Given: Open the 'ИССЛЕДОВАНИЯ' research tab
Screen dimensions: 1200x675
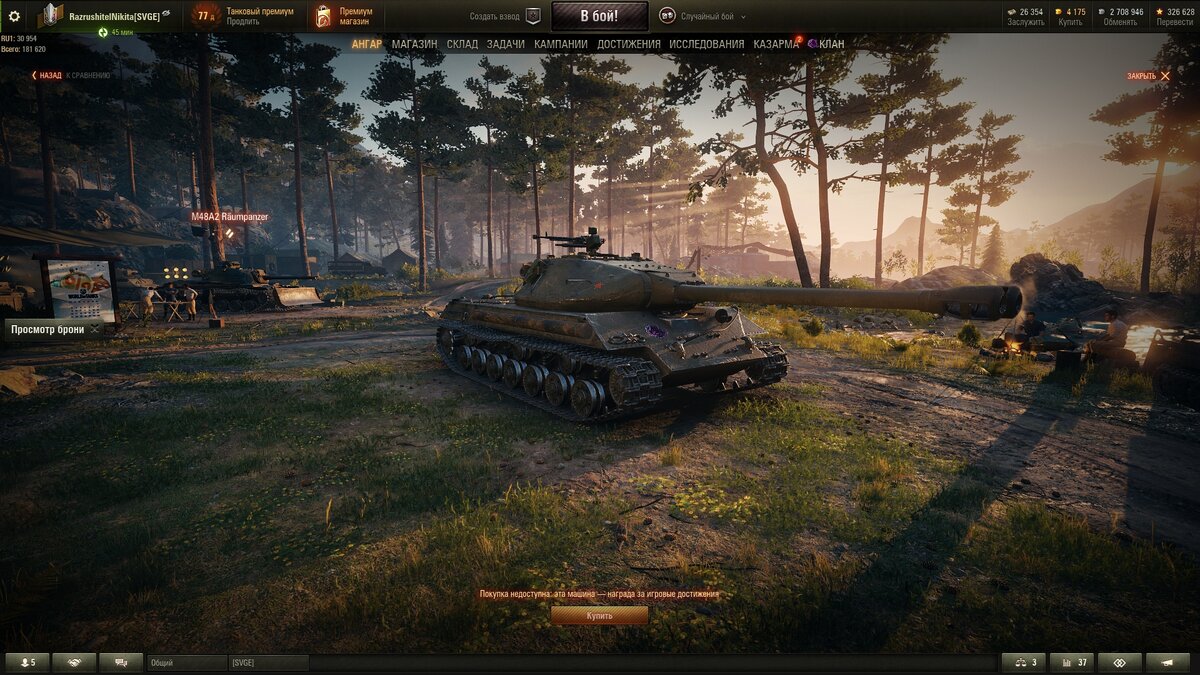Looking at the screenshot, I should coord(707,44).
